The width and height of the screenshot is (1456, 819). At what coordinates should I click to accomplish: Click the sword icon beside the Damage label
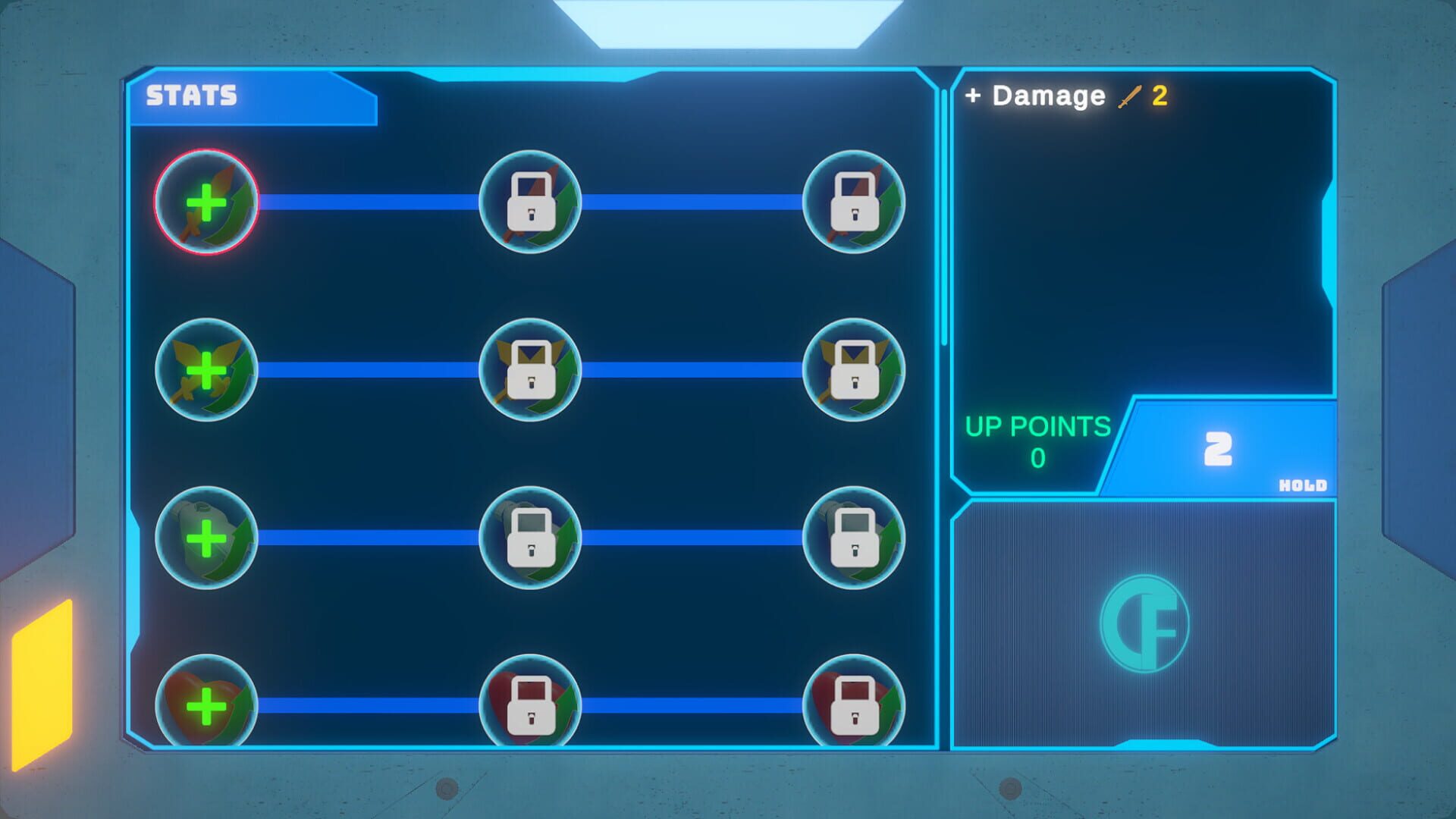coord(1128,96)
